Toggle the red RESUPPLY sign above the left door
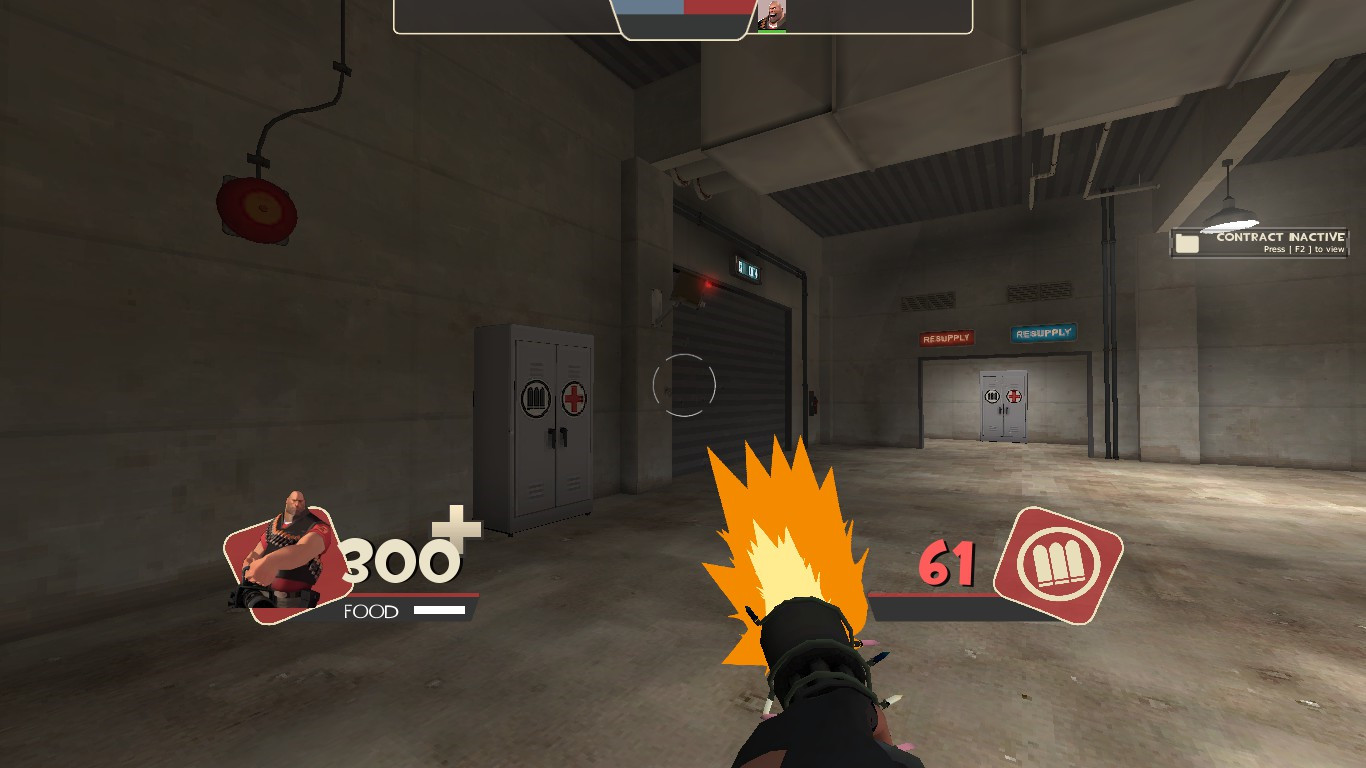This screenshot has height=768, width=1366. tap(946, 337)
